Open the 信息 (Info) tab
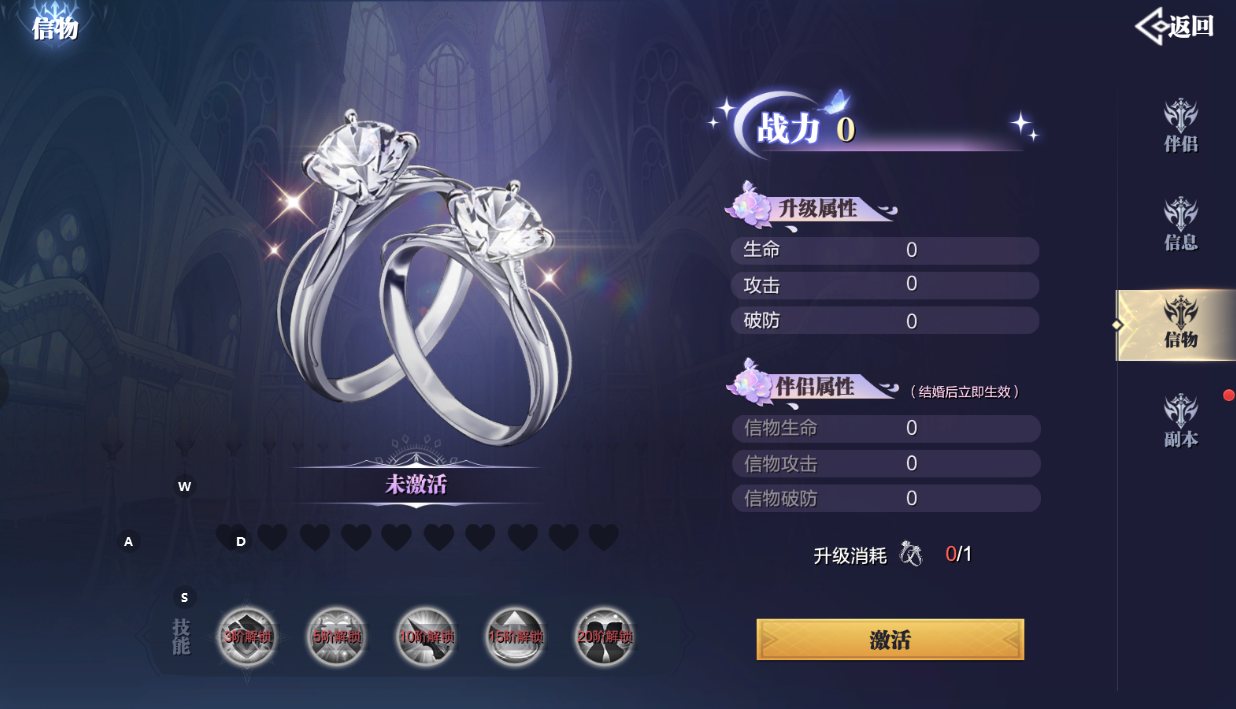Image resolution: width=1236 pixels, height=709 pixels. pyautogui.click(x=1180, y=224)
